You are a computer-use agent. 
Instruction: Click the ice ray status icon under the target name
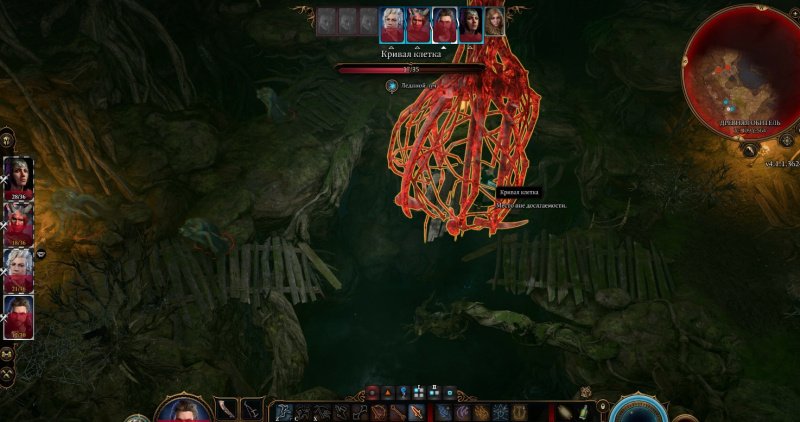(392, 86)
